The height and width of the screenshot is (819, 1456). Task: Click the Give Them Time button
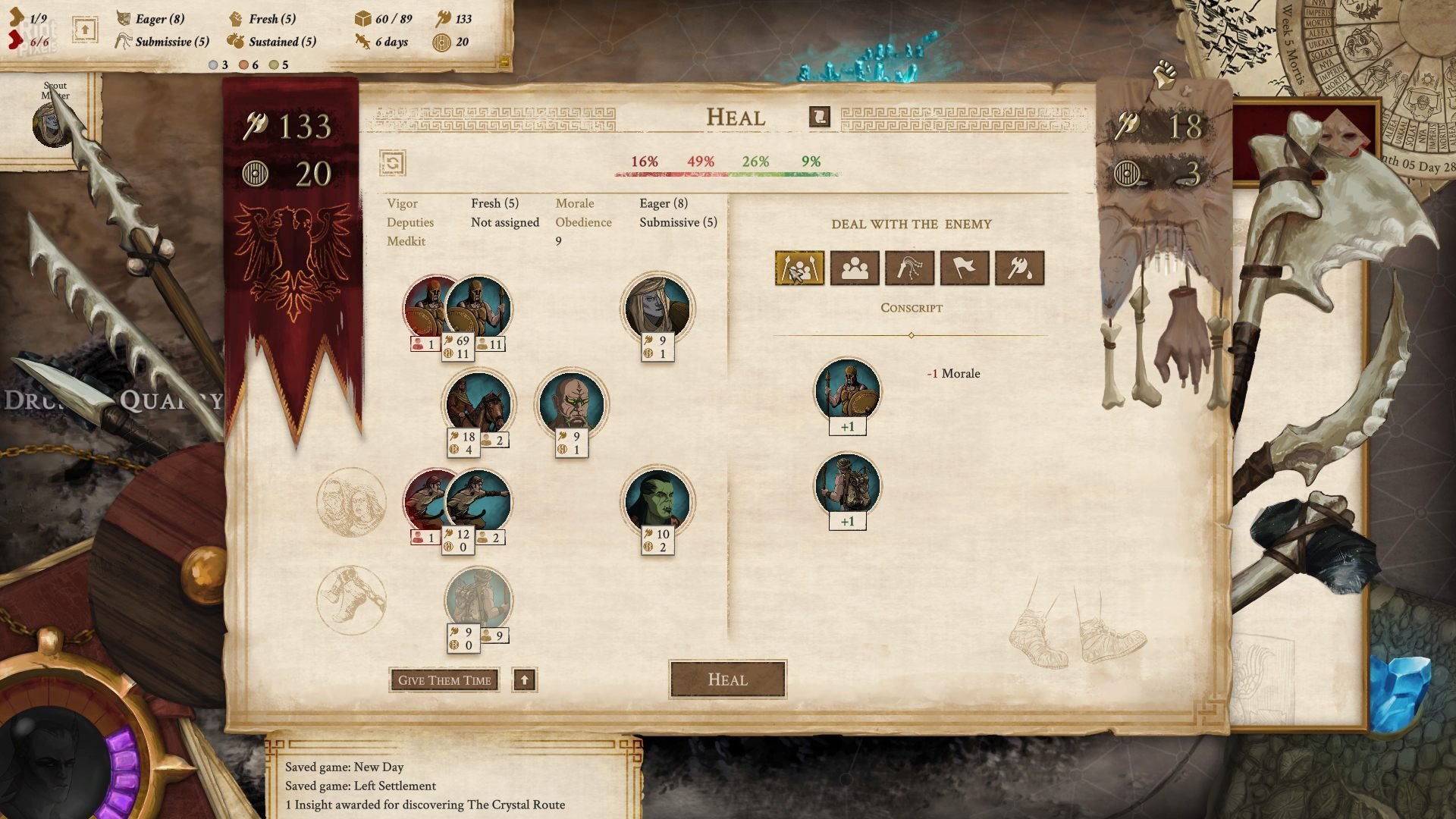tap(444, 679)
